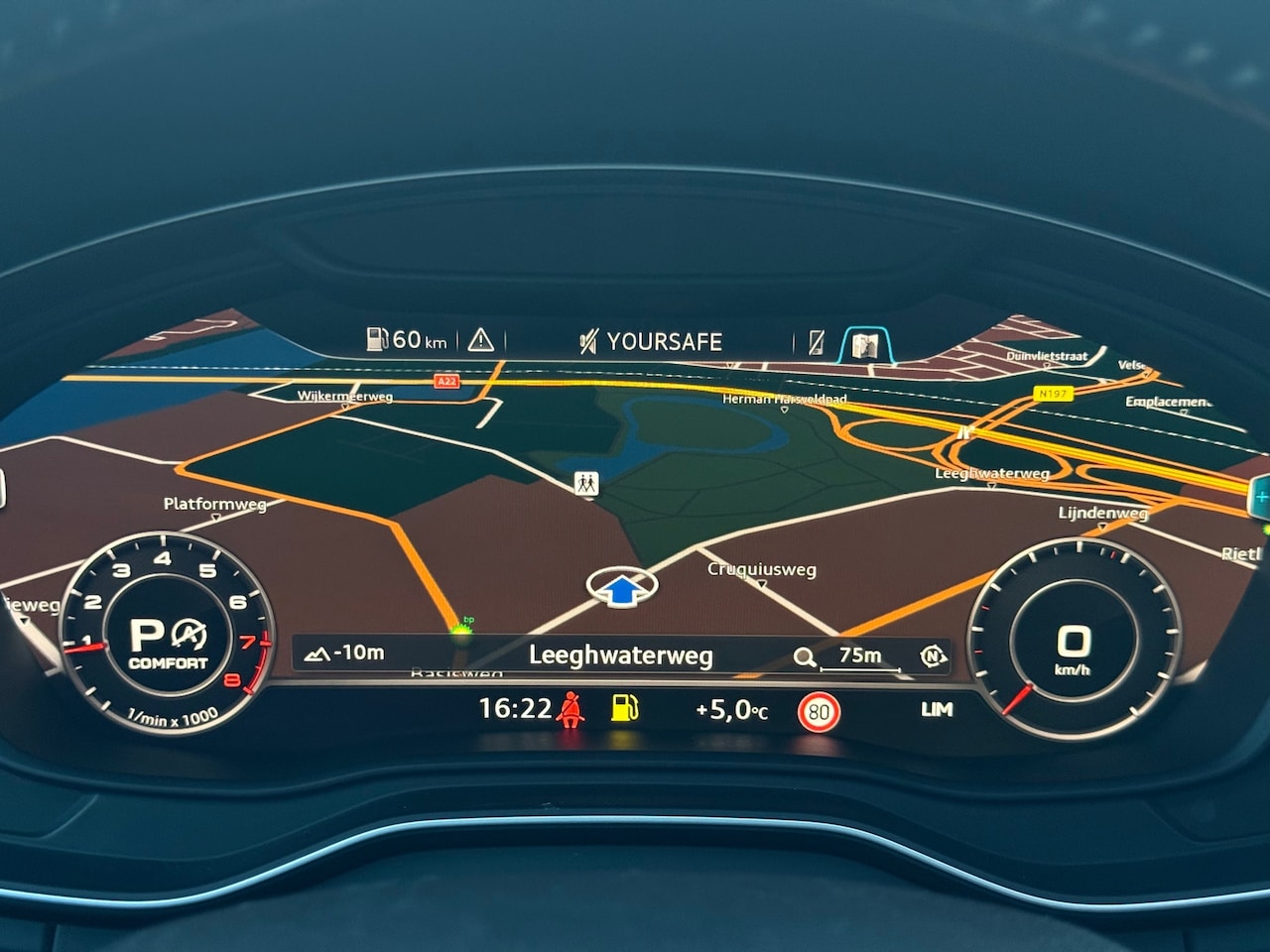
Task: Tap the magnifier zoom scale icon
Action: coord(805,656)
